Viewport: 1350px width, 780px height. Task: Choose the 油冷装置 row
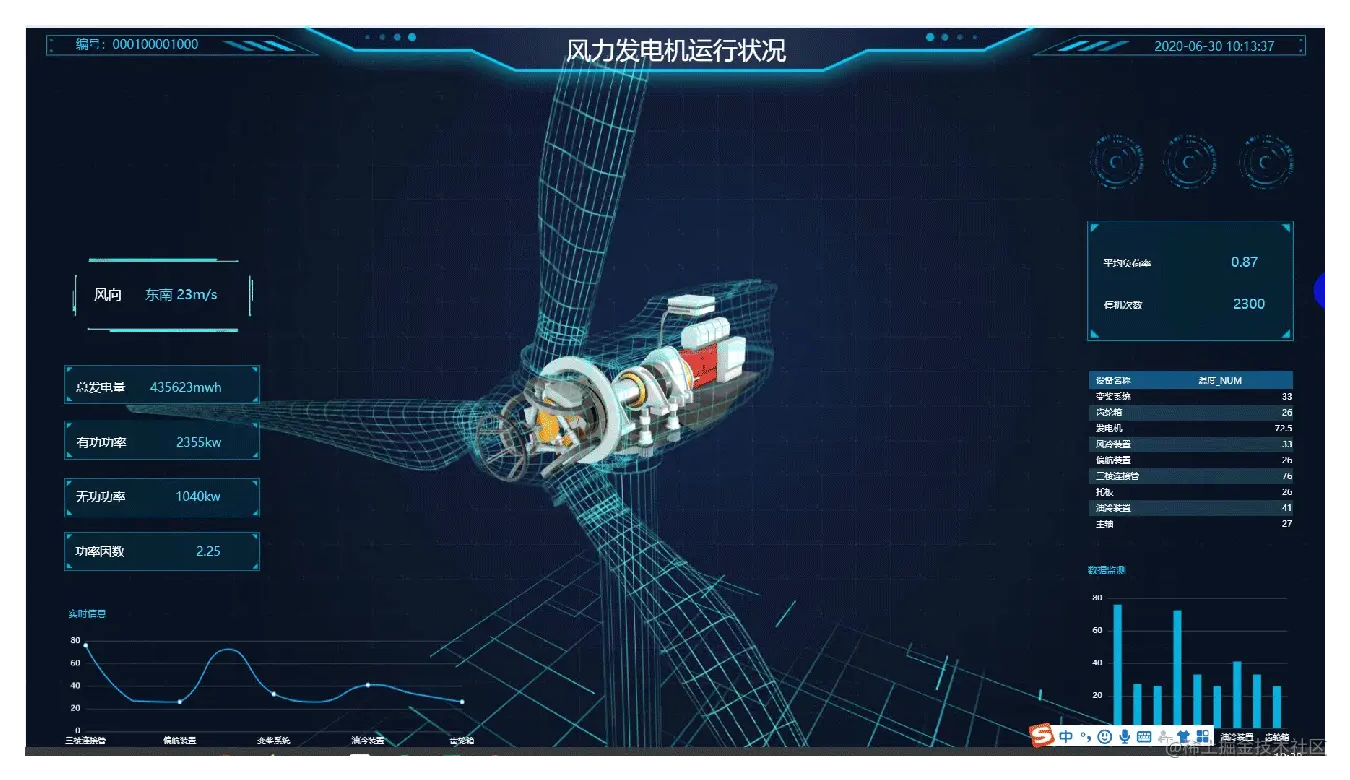pos(1190,508)
